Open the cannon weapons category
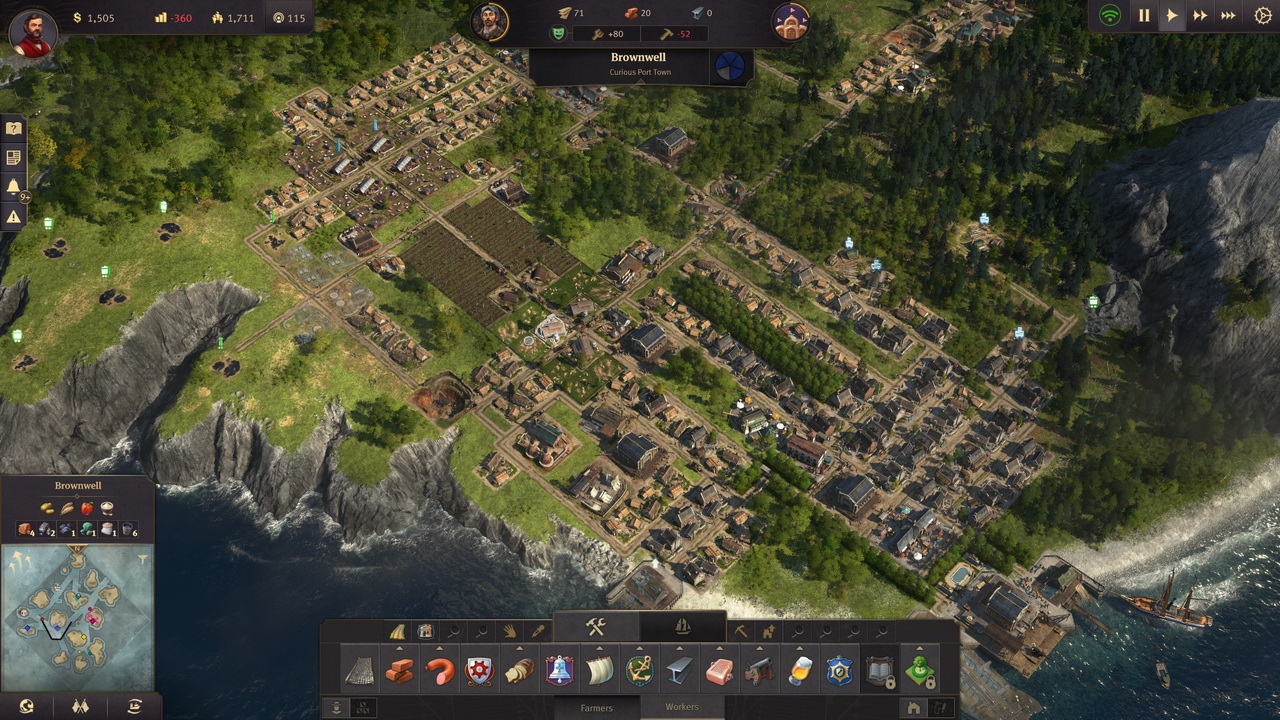 pyautogui.click(x=759, y=671)
